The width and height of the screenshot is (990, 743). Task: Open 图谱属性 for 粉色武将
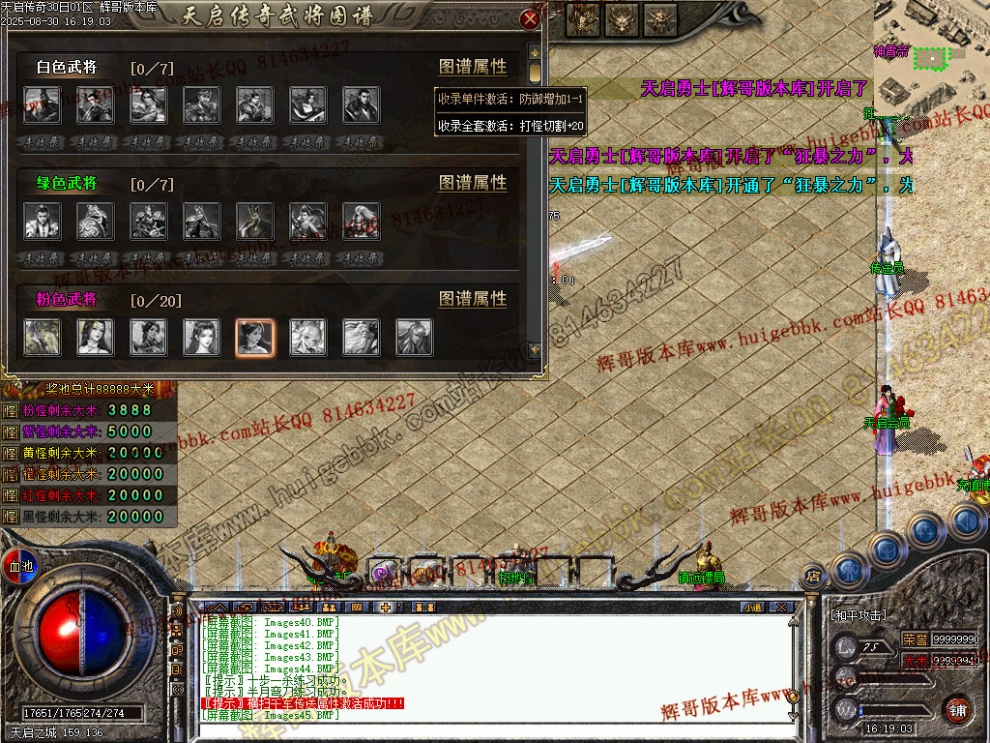click(472, 299)
